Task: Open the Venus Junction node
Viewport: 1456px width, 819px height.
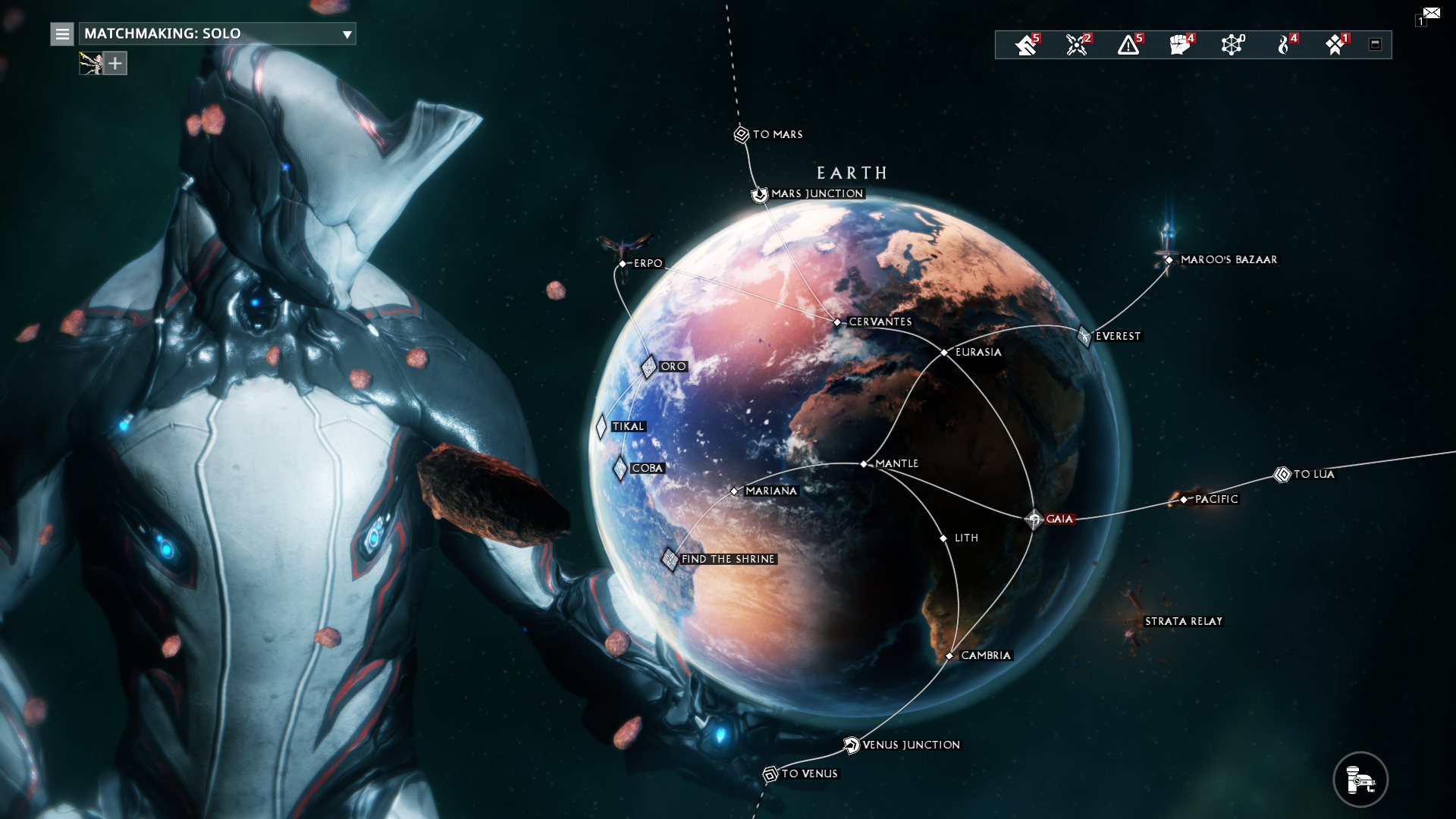Action: click(852, 745)
